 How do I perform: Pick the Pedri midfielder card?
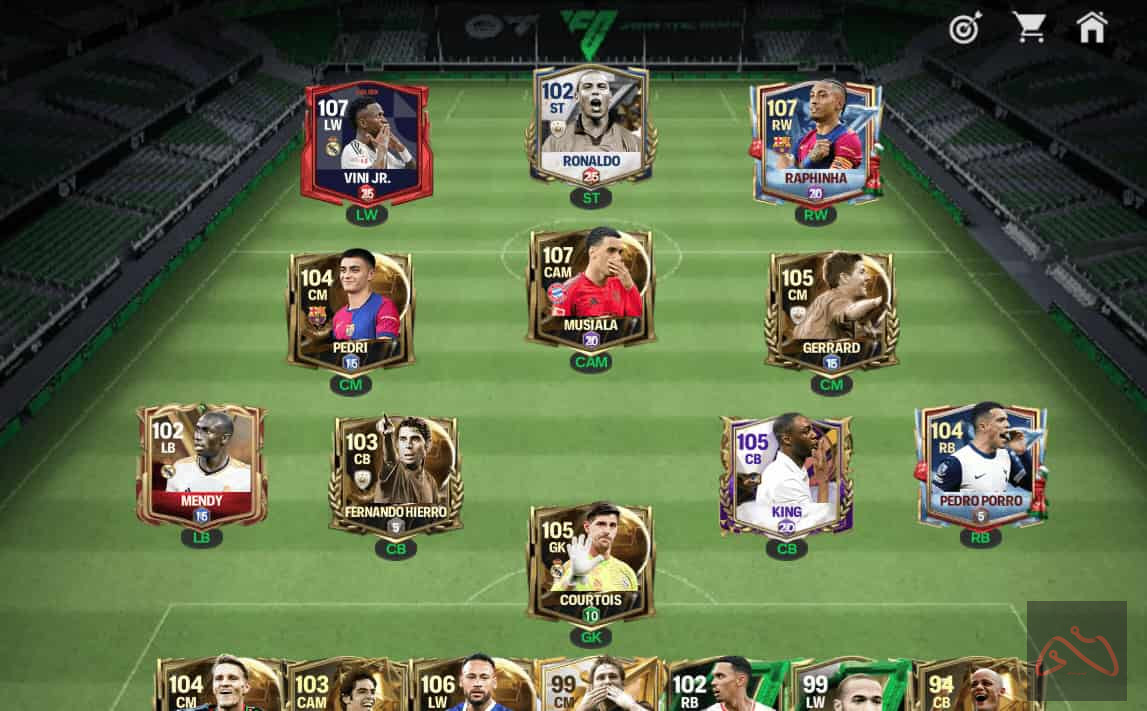tap(350, 309)
